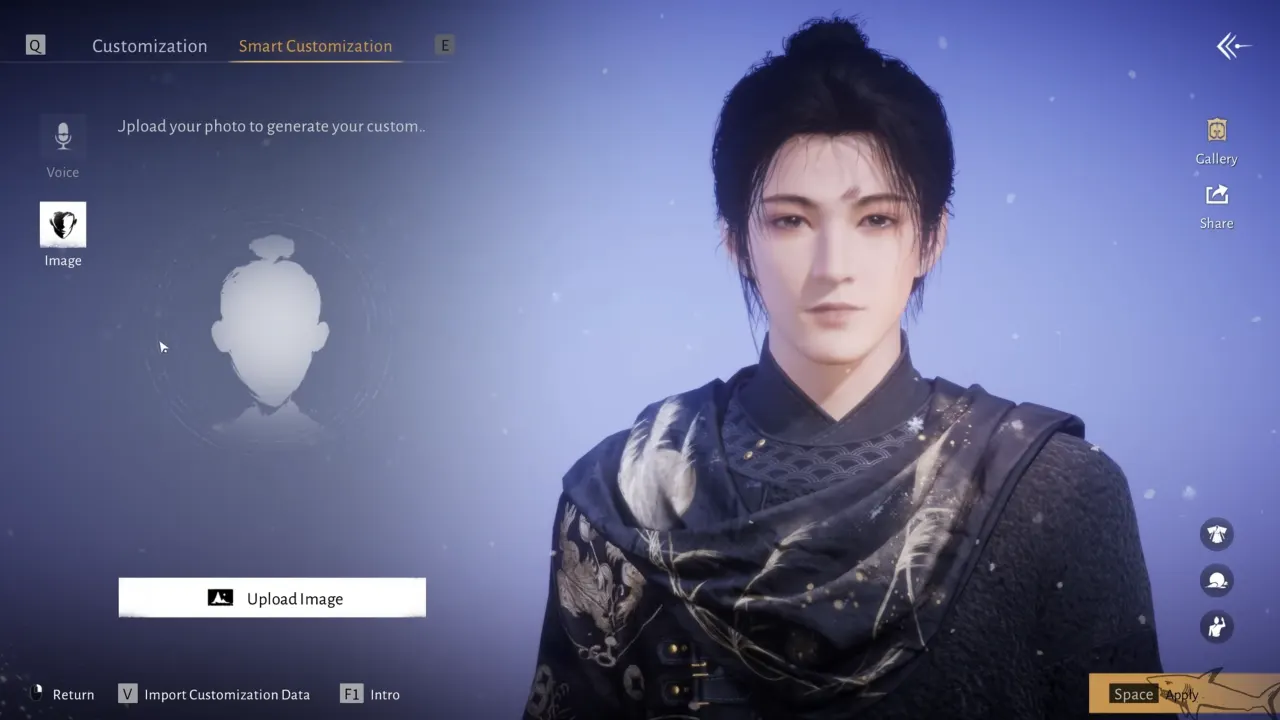
Task: Open the outfit selection icon
Action: [1216, 534]
